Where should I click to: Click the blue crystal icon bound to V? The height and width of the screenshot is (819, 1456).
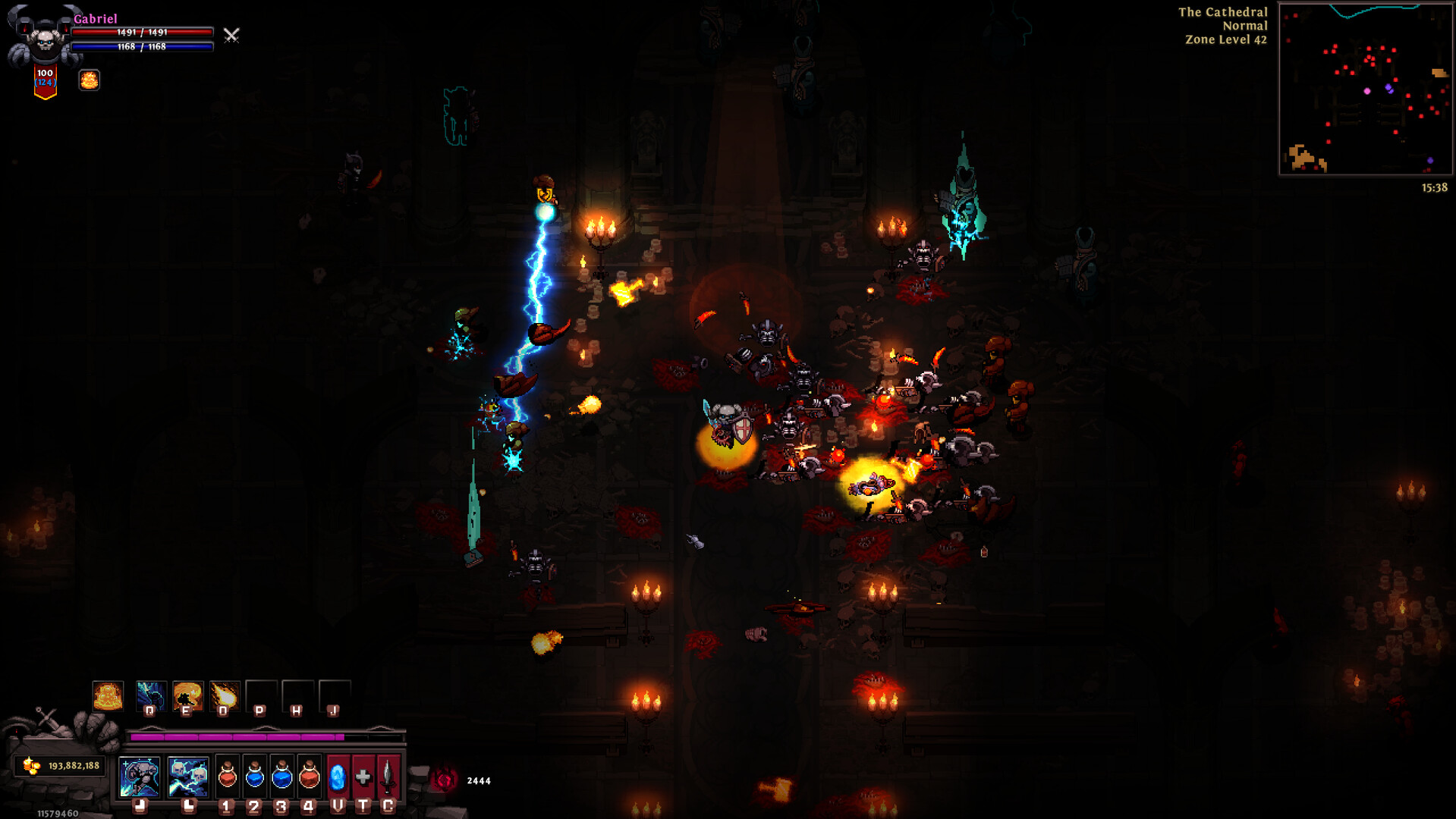(337, 778)
